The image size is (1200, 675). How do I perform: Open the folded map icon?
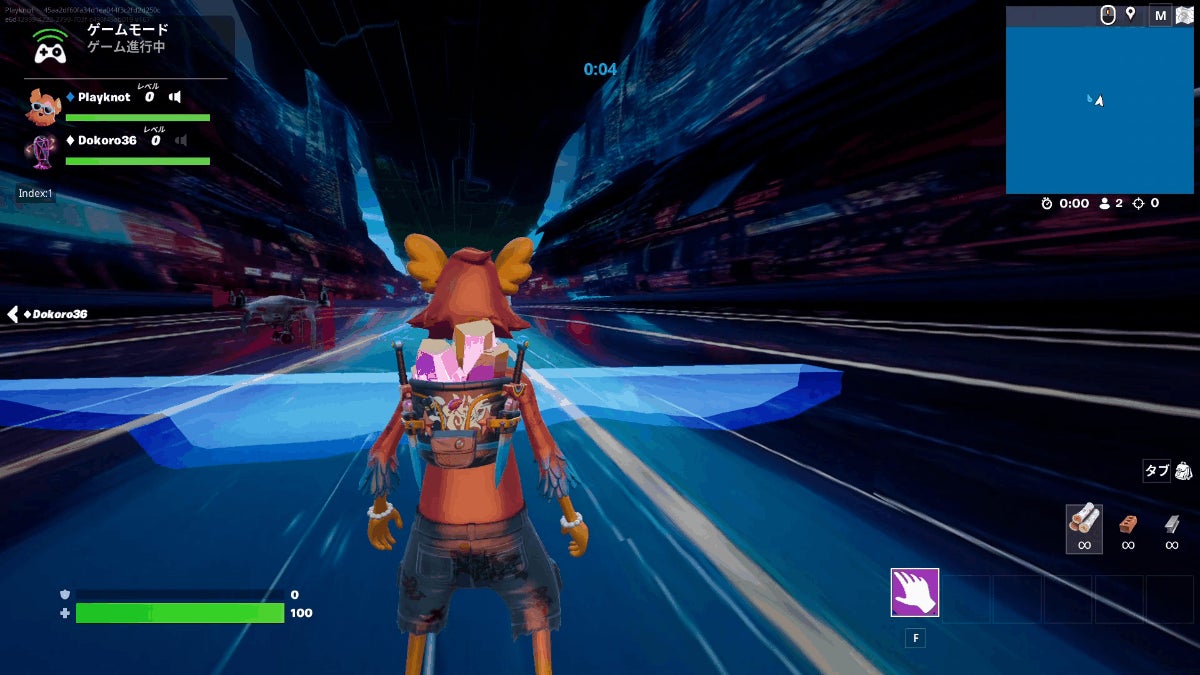[x=1184, y=15]
